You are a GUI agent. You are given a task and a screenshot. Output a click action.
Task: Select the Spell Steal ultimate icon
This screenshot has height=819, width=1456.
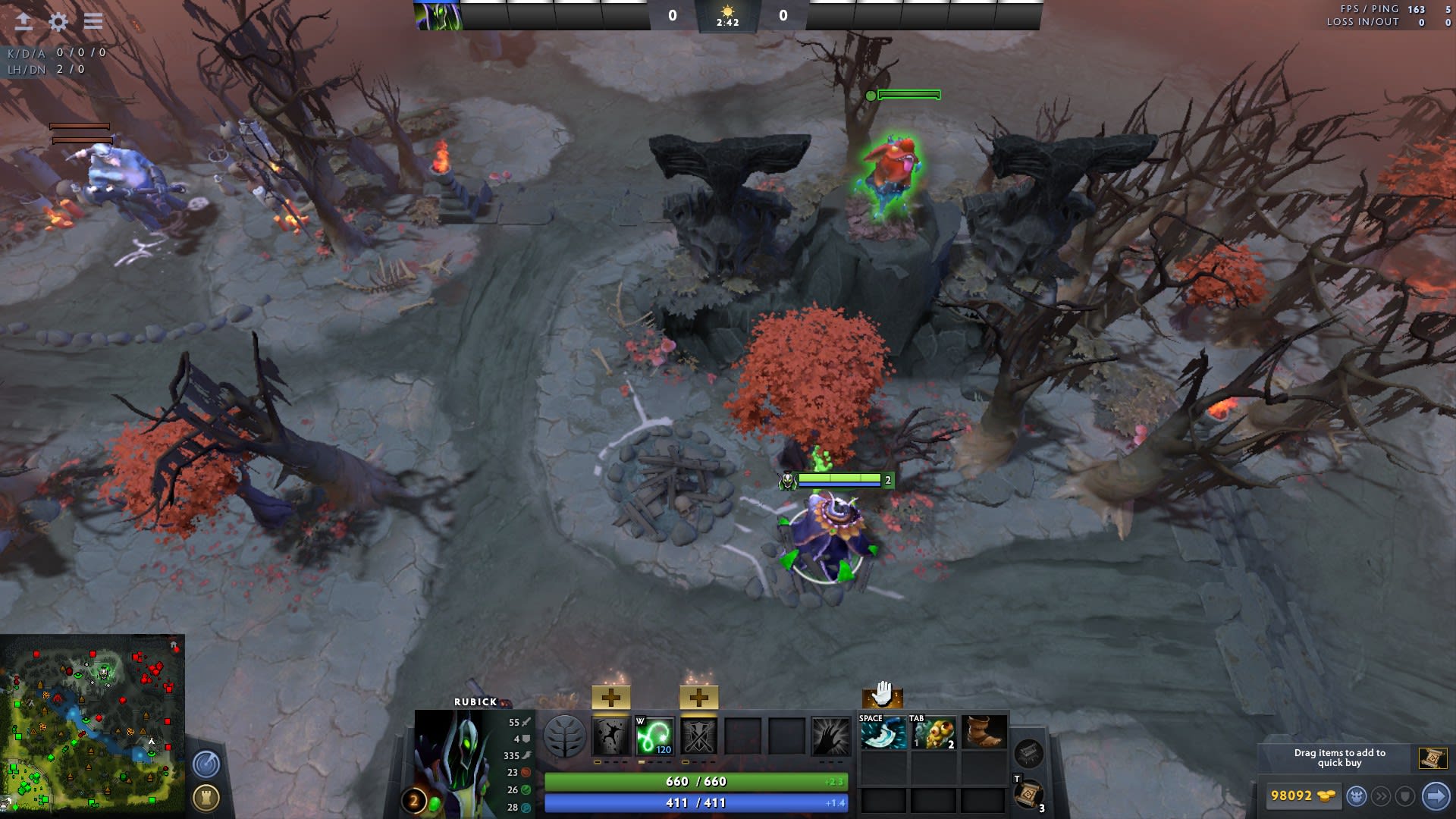pyautogui.click(x=830, y=736)
